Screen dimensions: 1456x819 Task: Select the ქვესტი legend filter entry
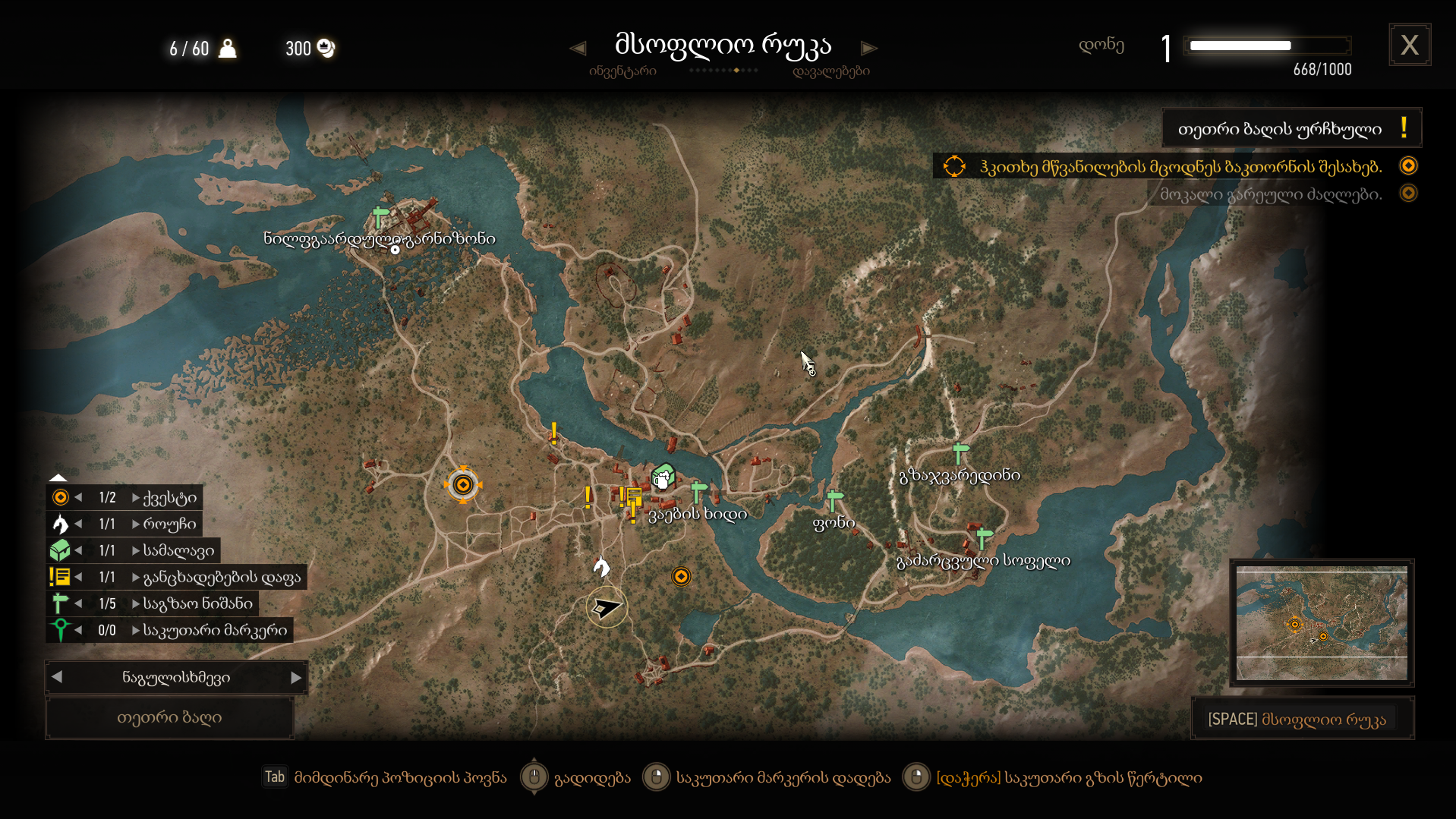coord(169,498)
